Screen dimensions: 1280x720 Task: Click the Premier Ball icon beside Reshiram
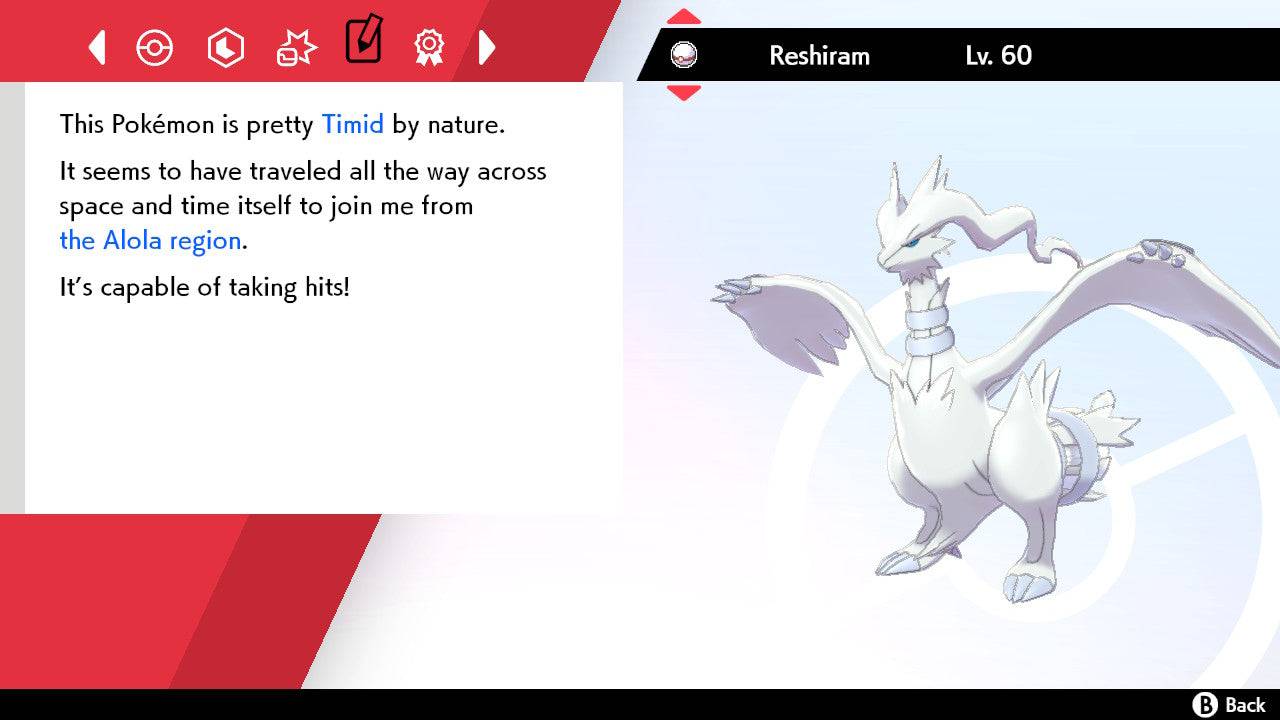pos(683,55)
